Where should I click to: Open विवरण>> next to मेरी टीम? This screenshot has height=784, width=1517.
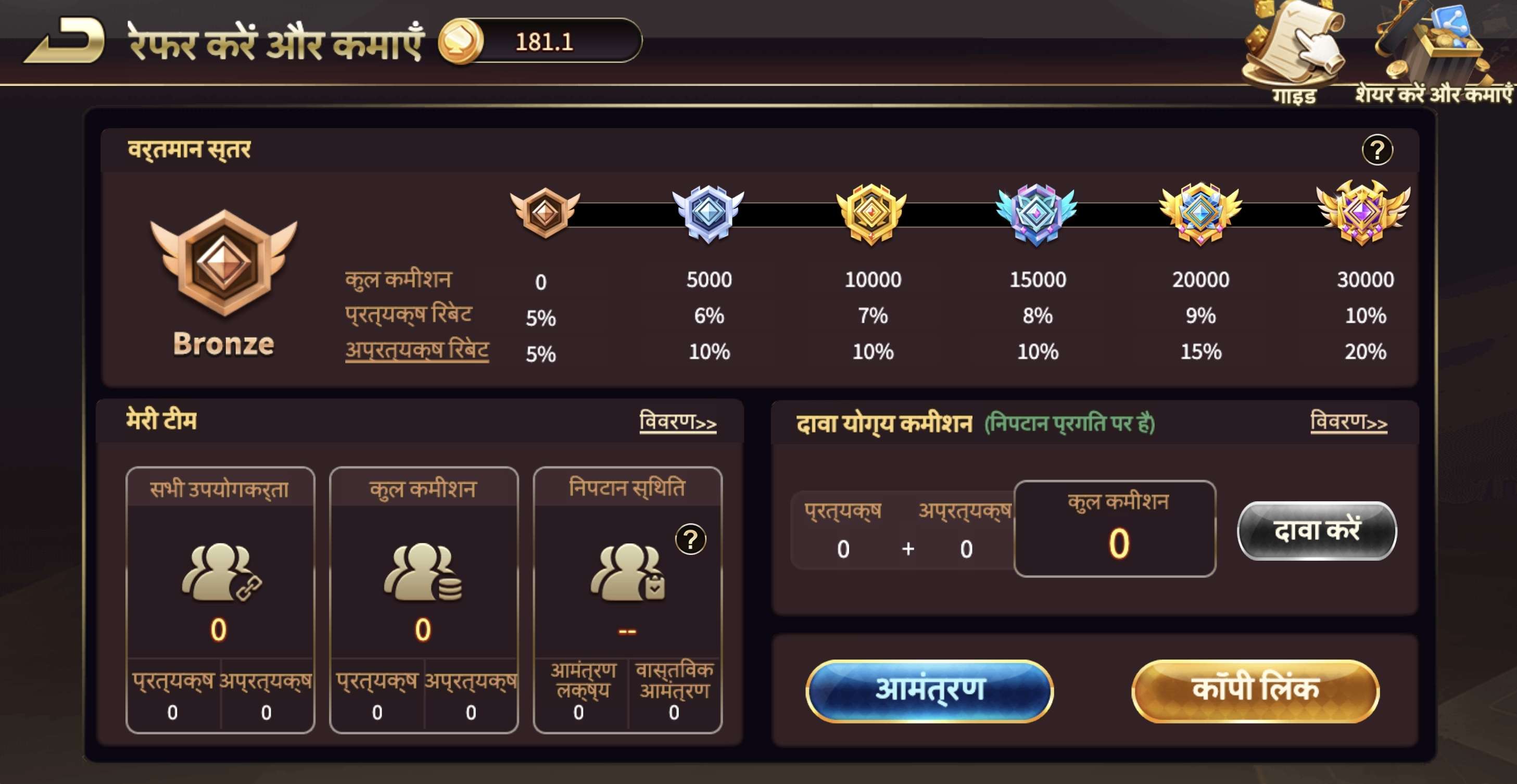pyautogui.click(x=678, y=422)
